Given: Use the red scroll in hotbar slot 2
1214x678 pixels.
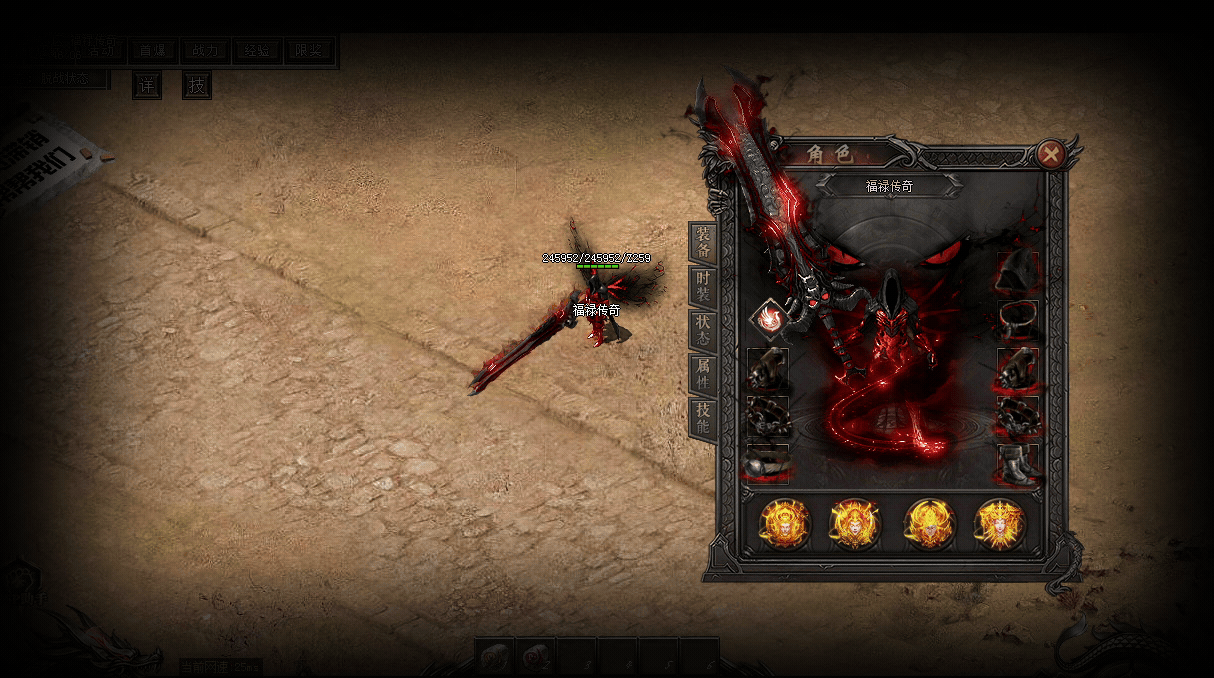Looking at the screenshot, I should (537, 657).
